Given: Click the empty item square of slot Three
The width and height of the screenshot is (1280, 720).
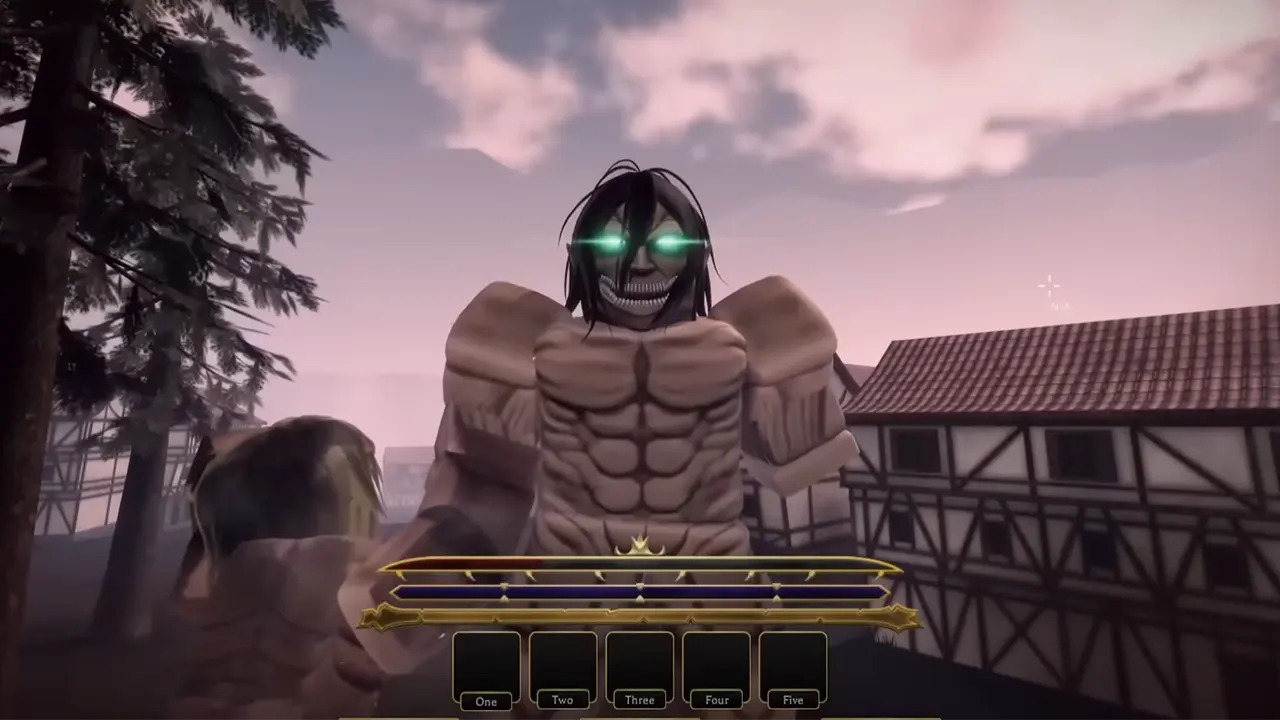Looking at the screenshot, I should pyautogui.click(x=639, y=662).
